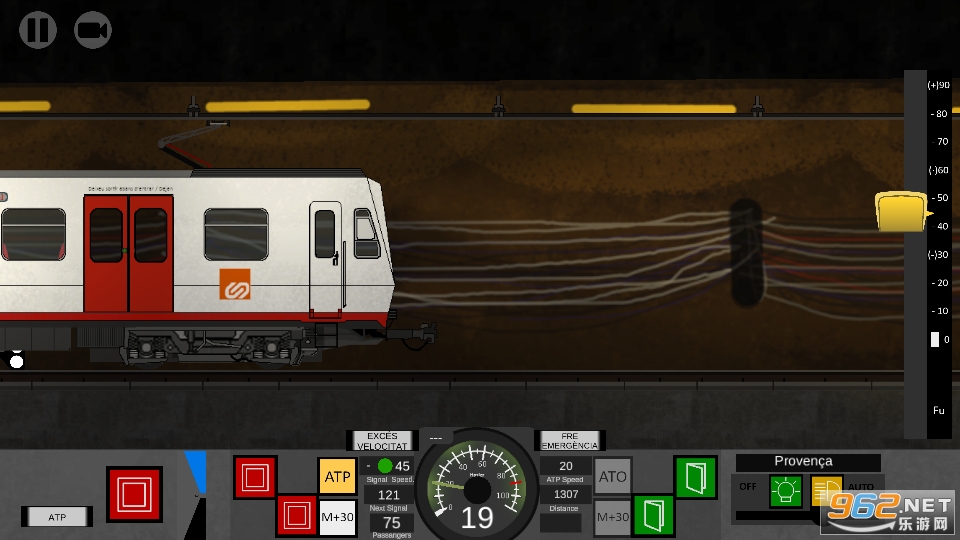Click the red square button beside yellow ATP
This screenshot has height=540, width=960.
(x=255, y=477)
